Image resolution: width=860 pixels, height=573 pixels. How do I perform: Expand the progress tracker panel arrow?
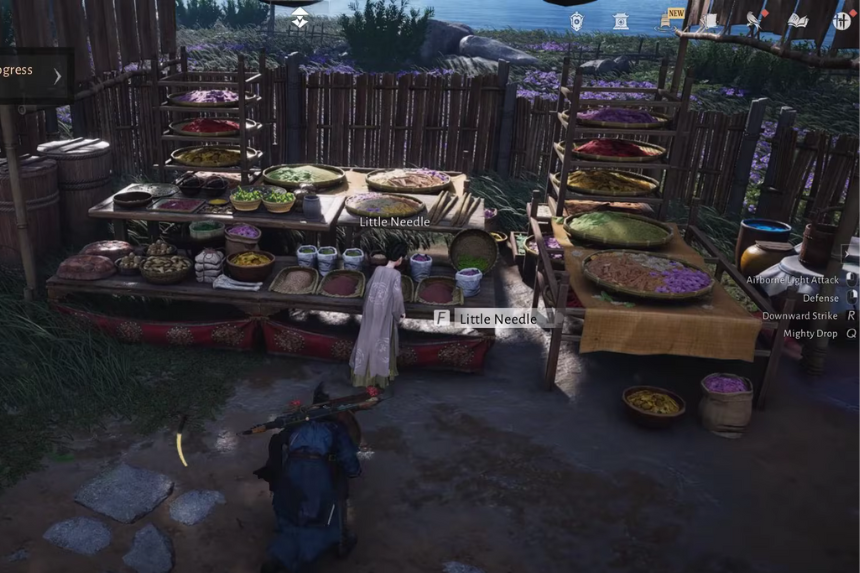[57, 75]
